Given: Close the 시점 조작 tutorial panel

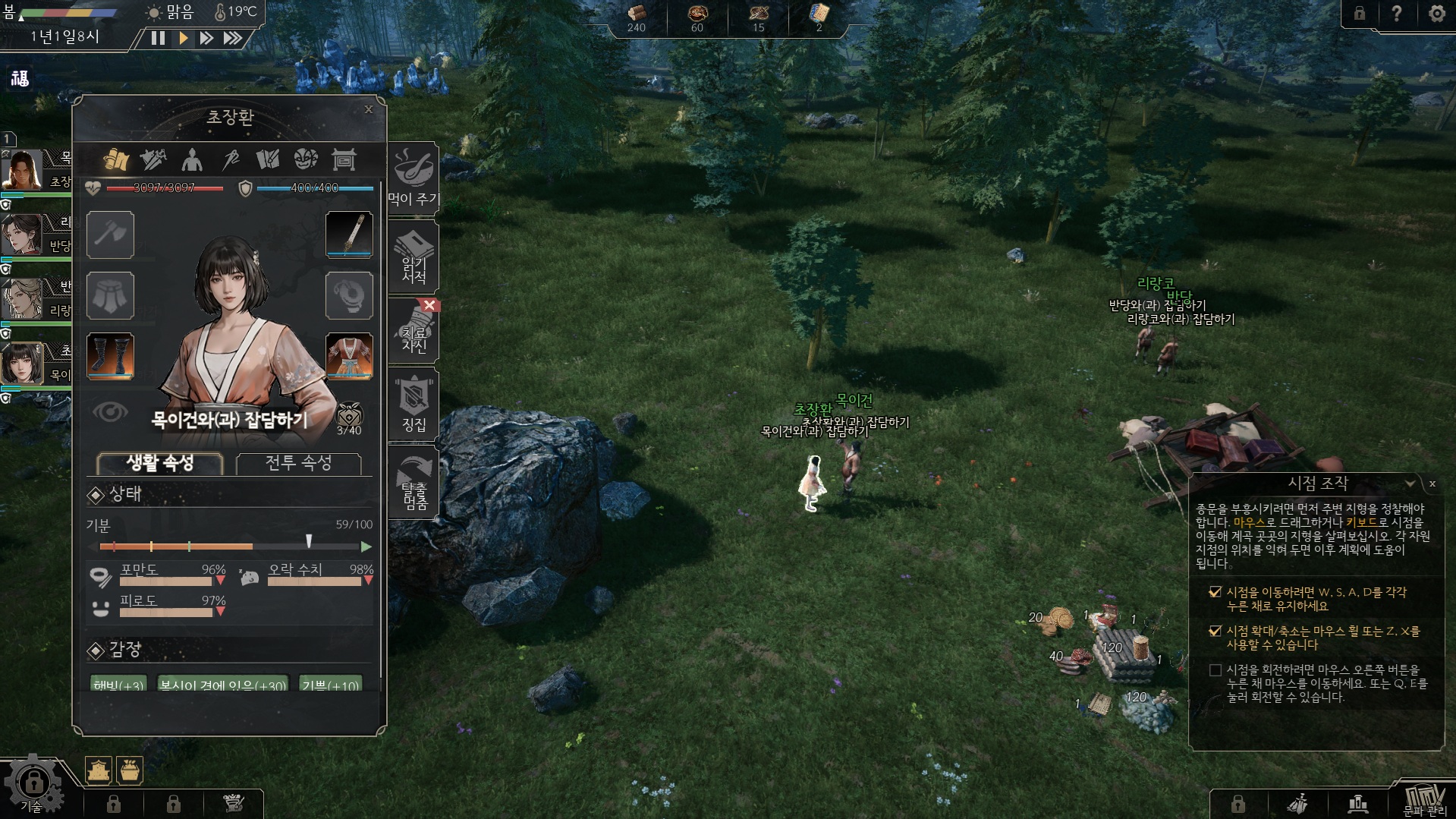Looking at the screenshot, I should point(1432,484).
